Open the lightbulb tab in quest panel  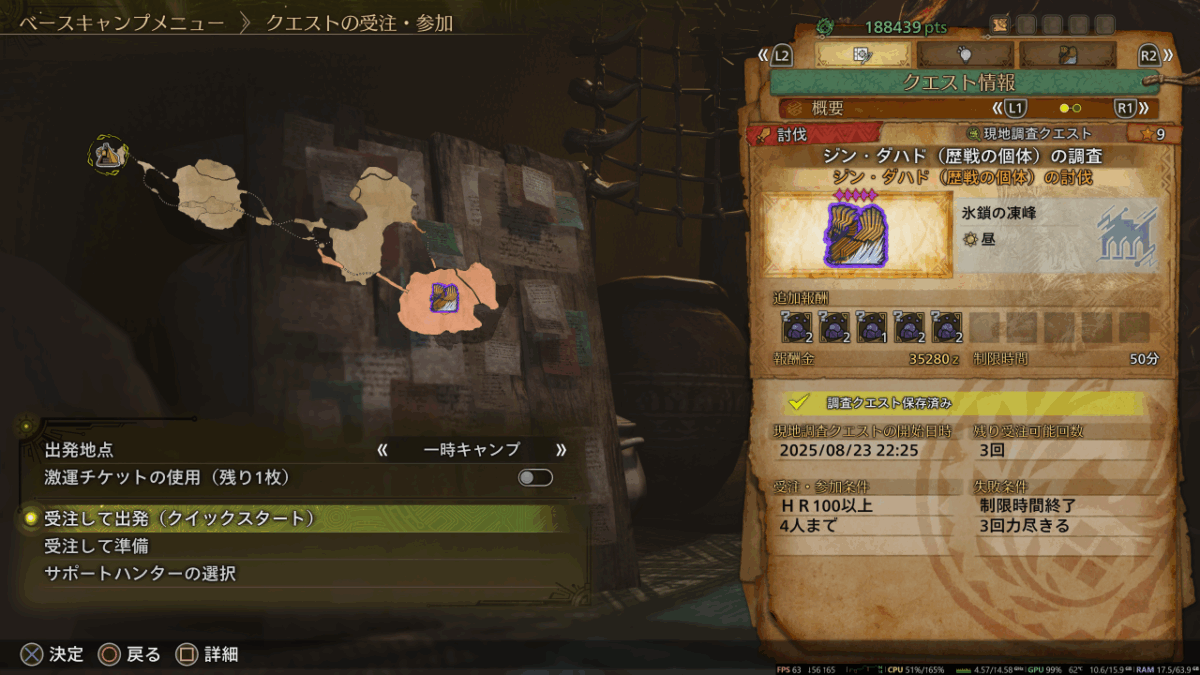click(x=966, y=55)
